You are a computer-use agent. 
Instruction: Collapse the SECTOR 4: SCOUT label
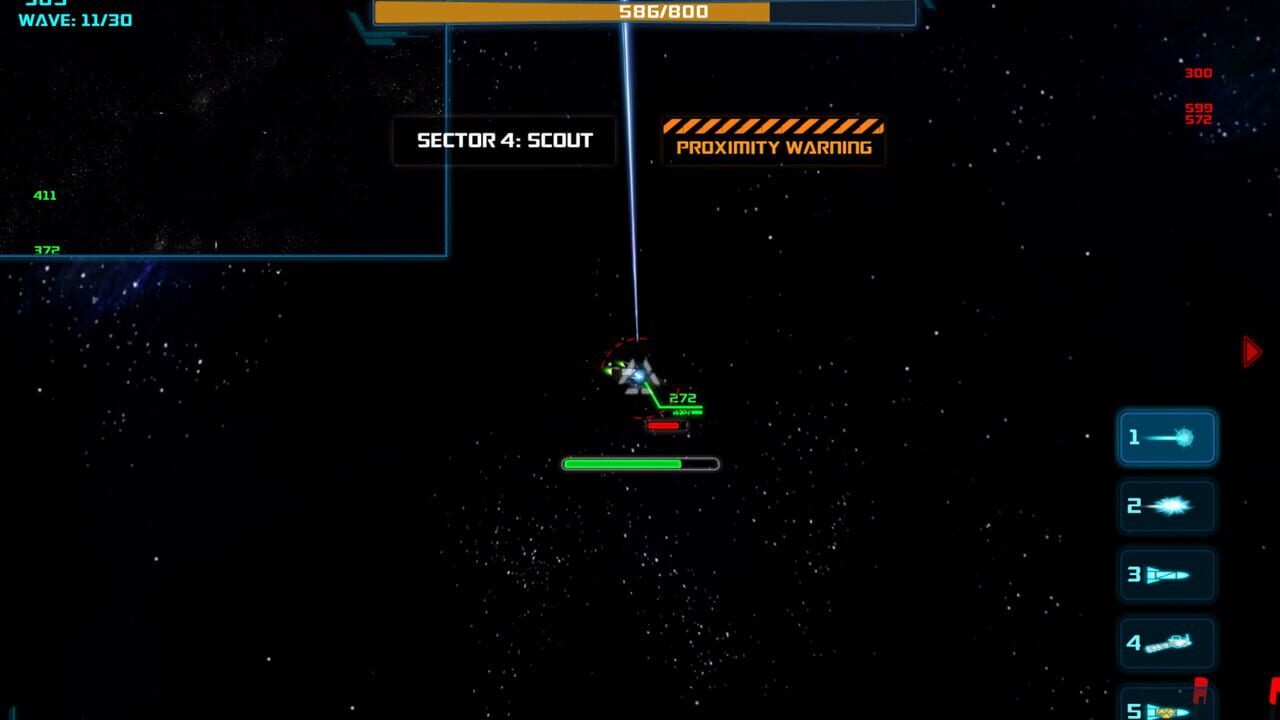[x=504, y=140]
